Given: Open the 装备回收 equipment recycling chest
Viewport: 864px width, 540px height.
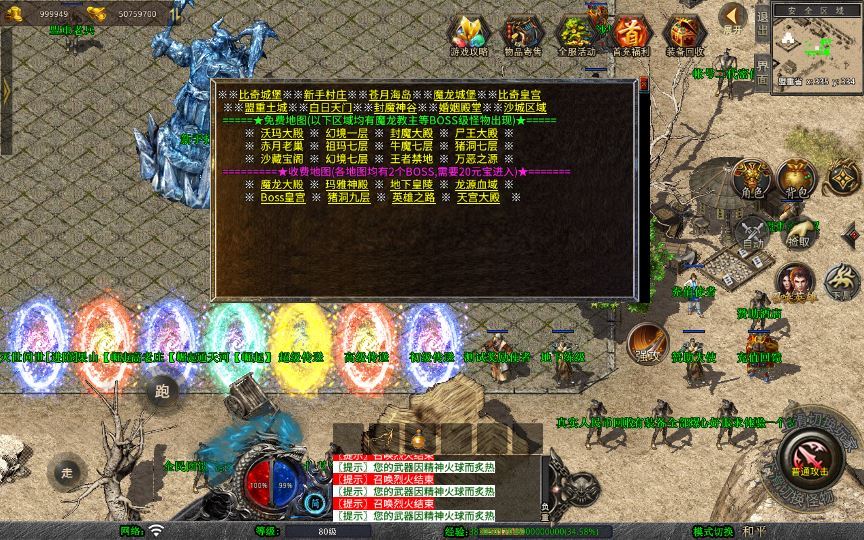Looking at the screenshot, I should (x=684, y=36).
